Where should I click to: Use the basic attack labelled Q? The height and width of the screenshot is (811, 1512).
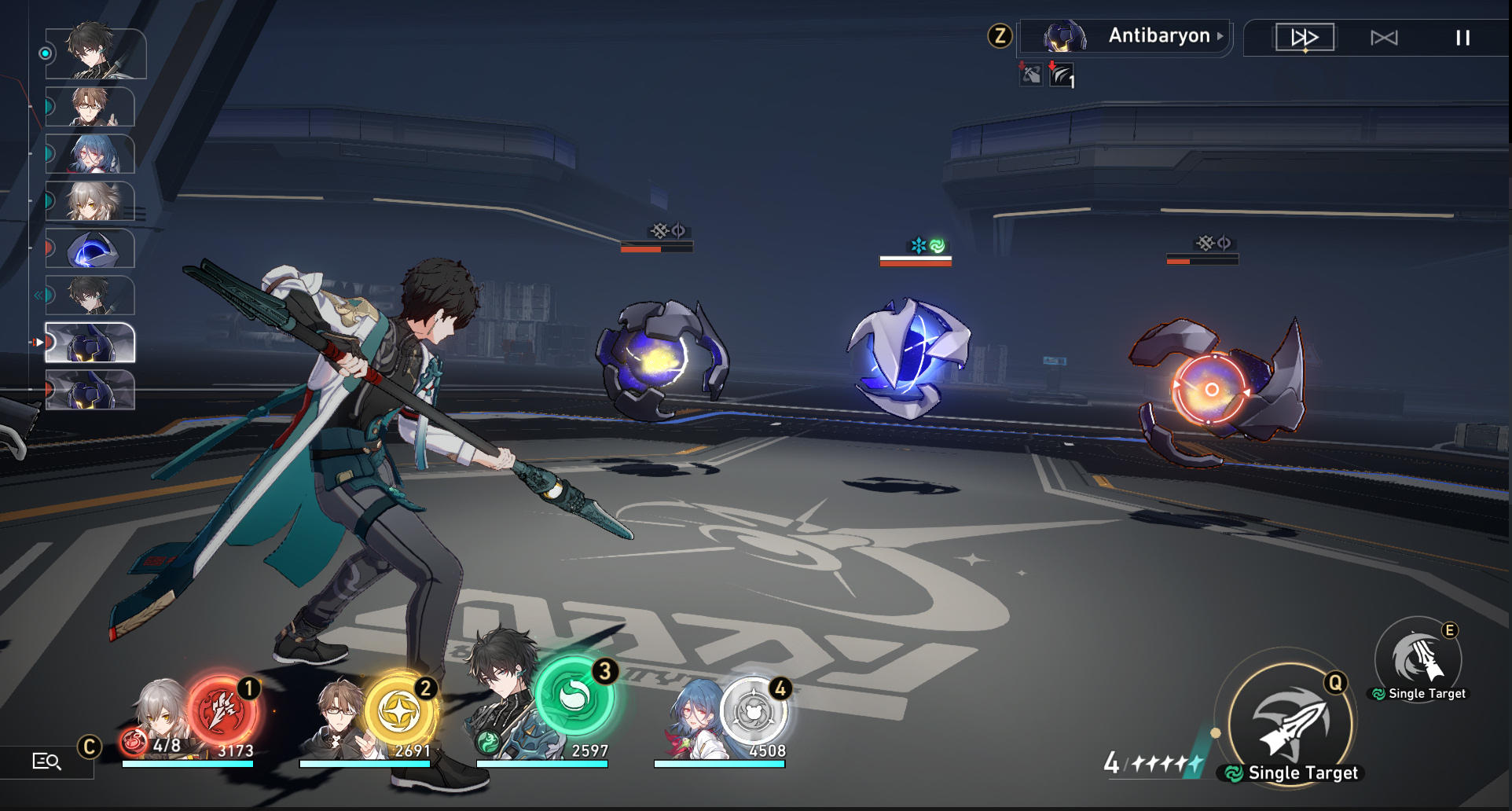(x=1290, y=725)
